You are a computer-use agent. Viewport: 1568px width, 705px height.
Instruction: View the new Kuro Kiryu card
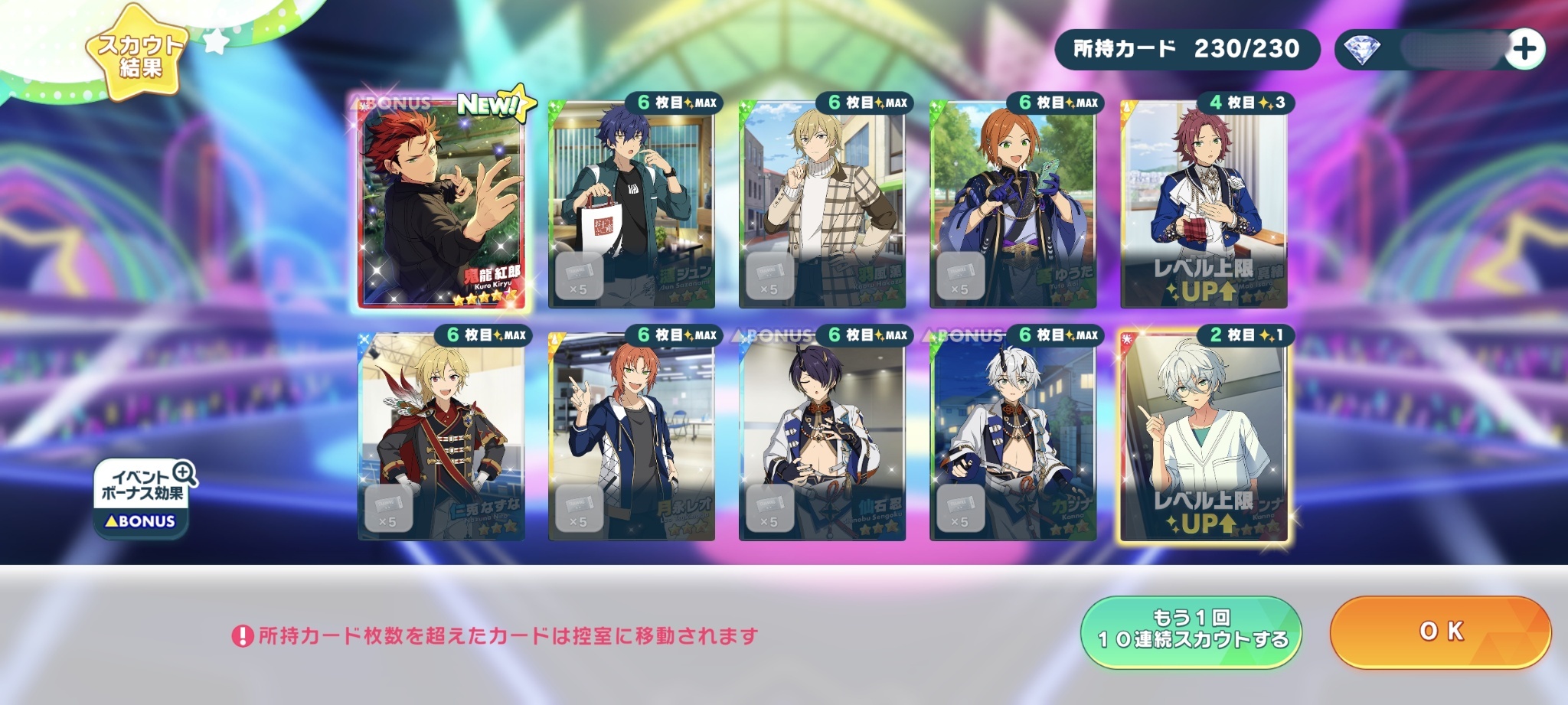click(x=441, y=203)
